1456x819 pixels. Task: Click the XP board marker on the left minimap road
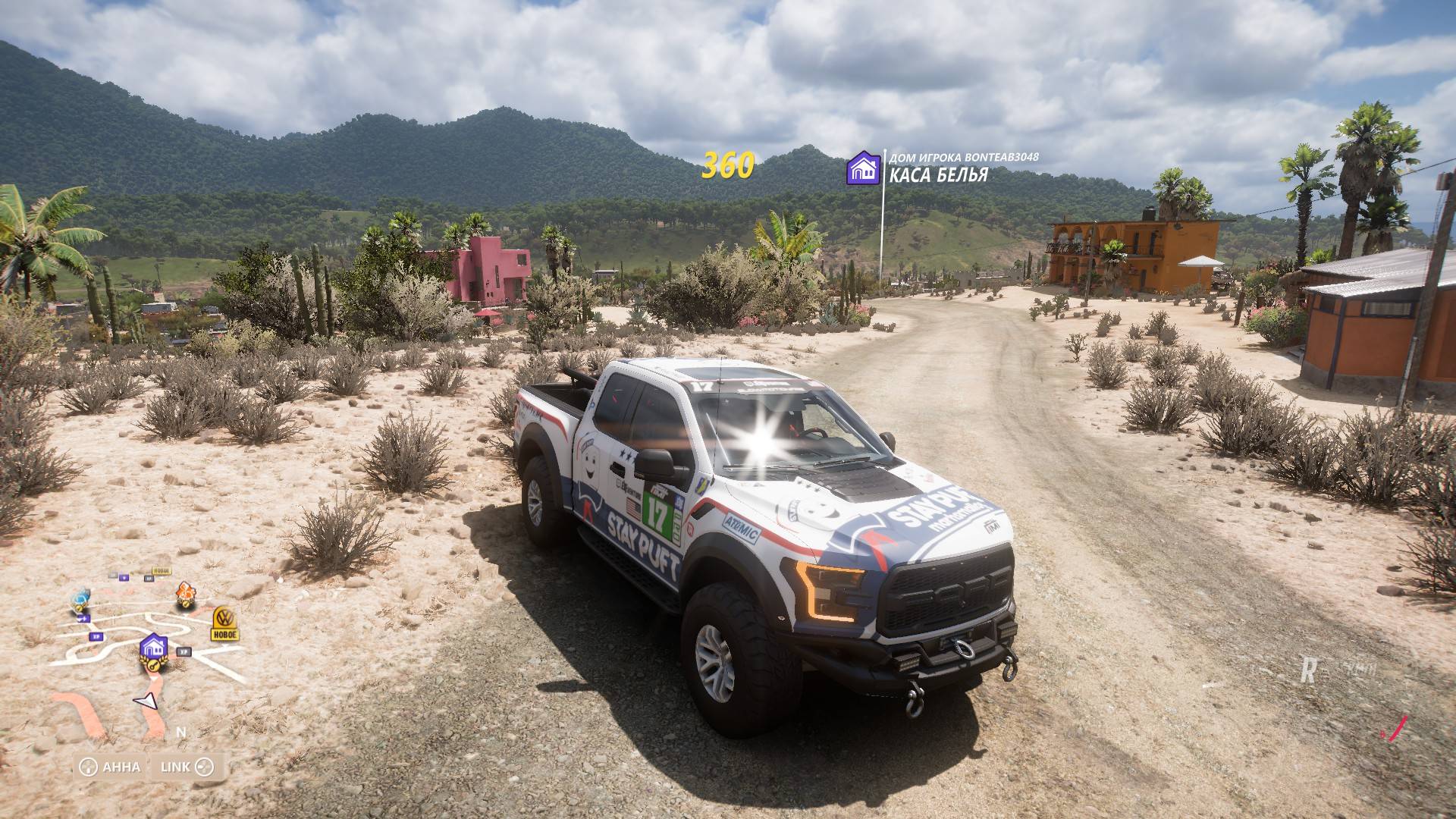click(96, 636)
